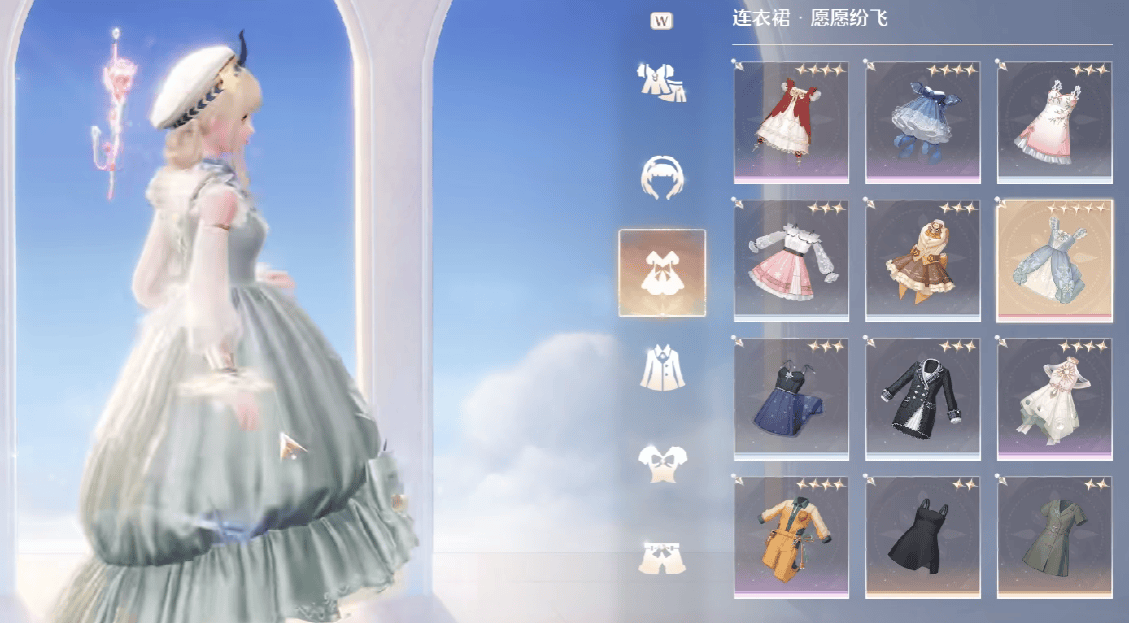Select the white dress with peach bow
The image size is (1129, 623).
(1054, 399)
